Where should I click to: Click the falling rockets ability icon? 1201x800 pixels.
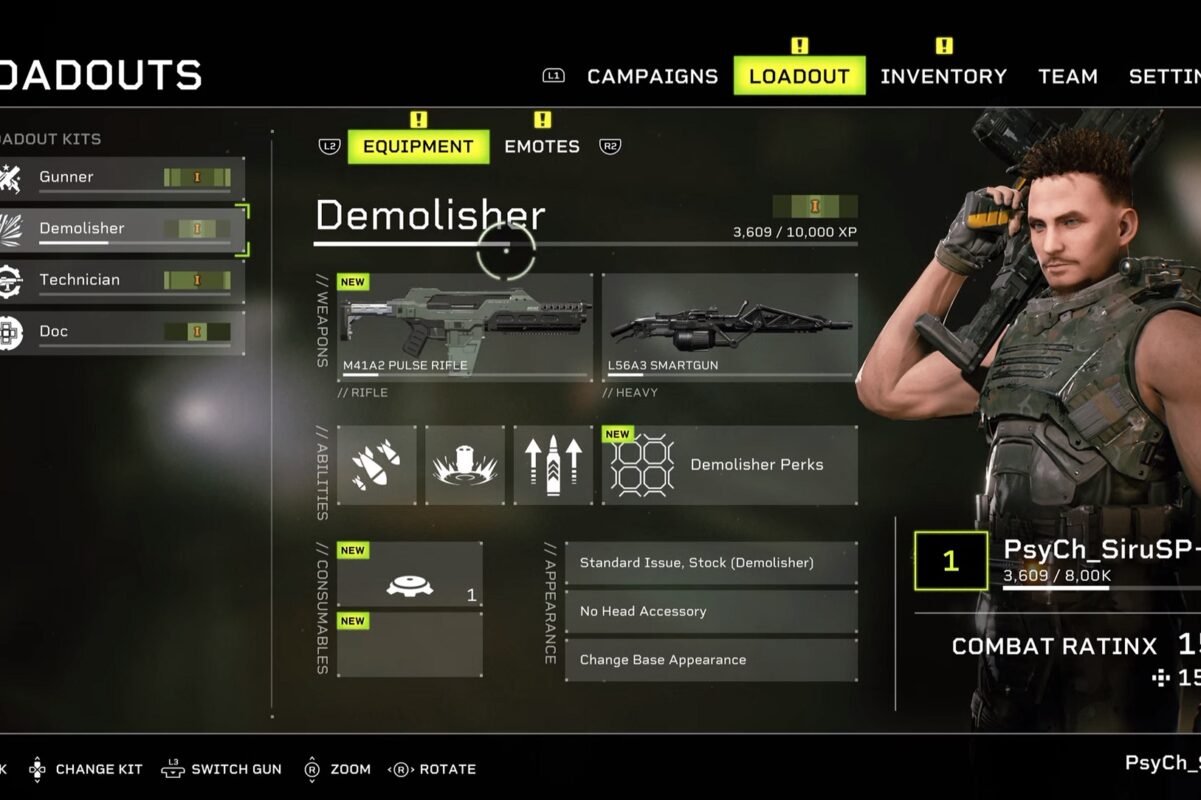click(x=377, y=465)
